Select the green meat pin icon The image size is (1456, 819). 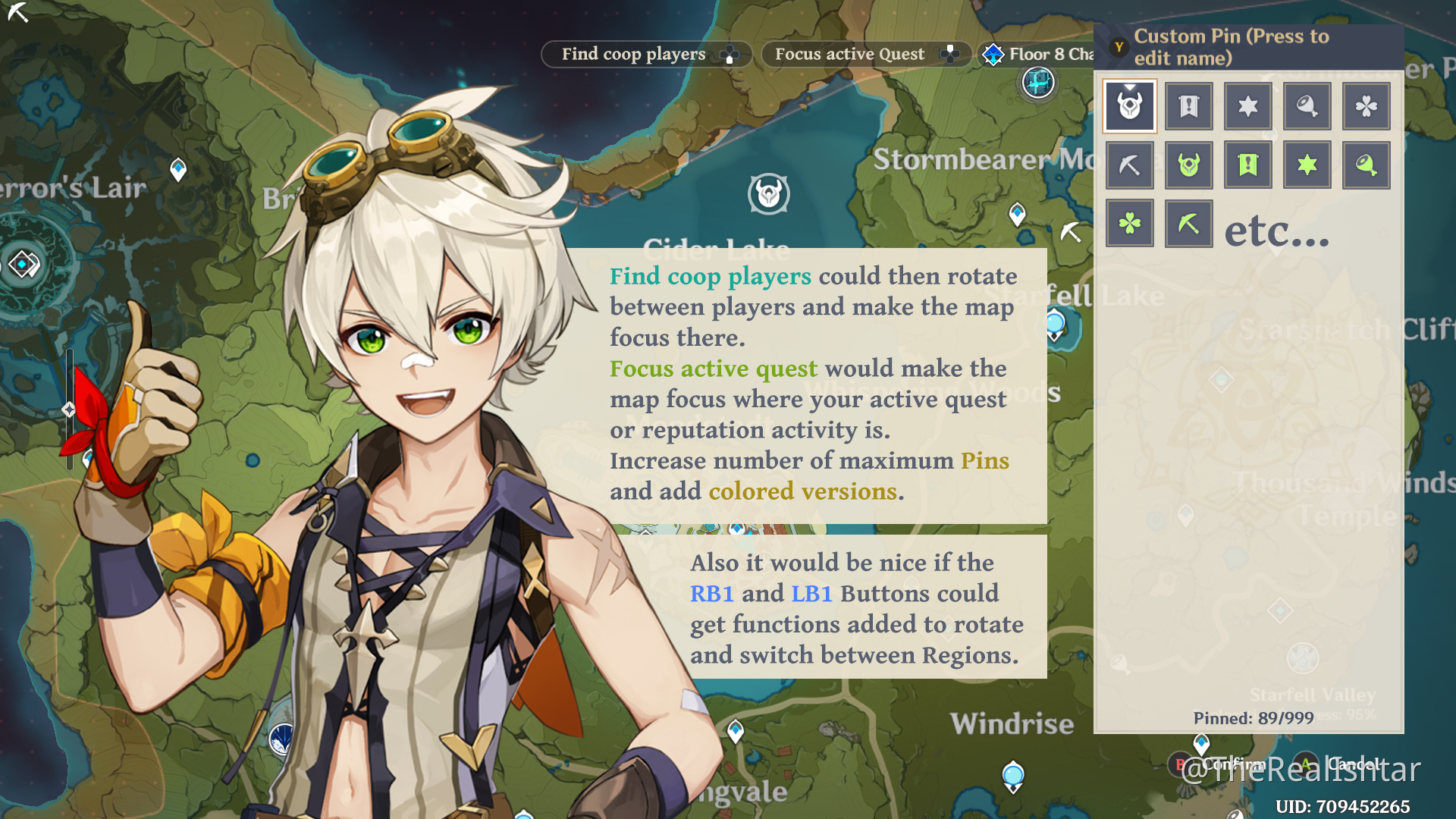tap(1366, 165)
